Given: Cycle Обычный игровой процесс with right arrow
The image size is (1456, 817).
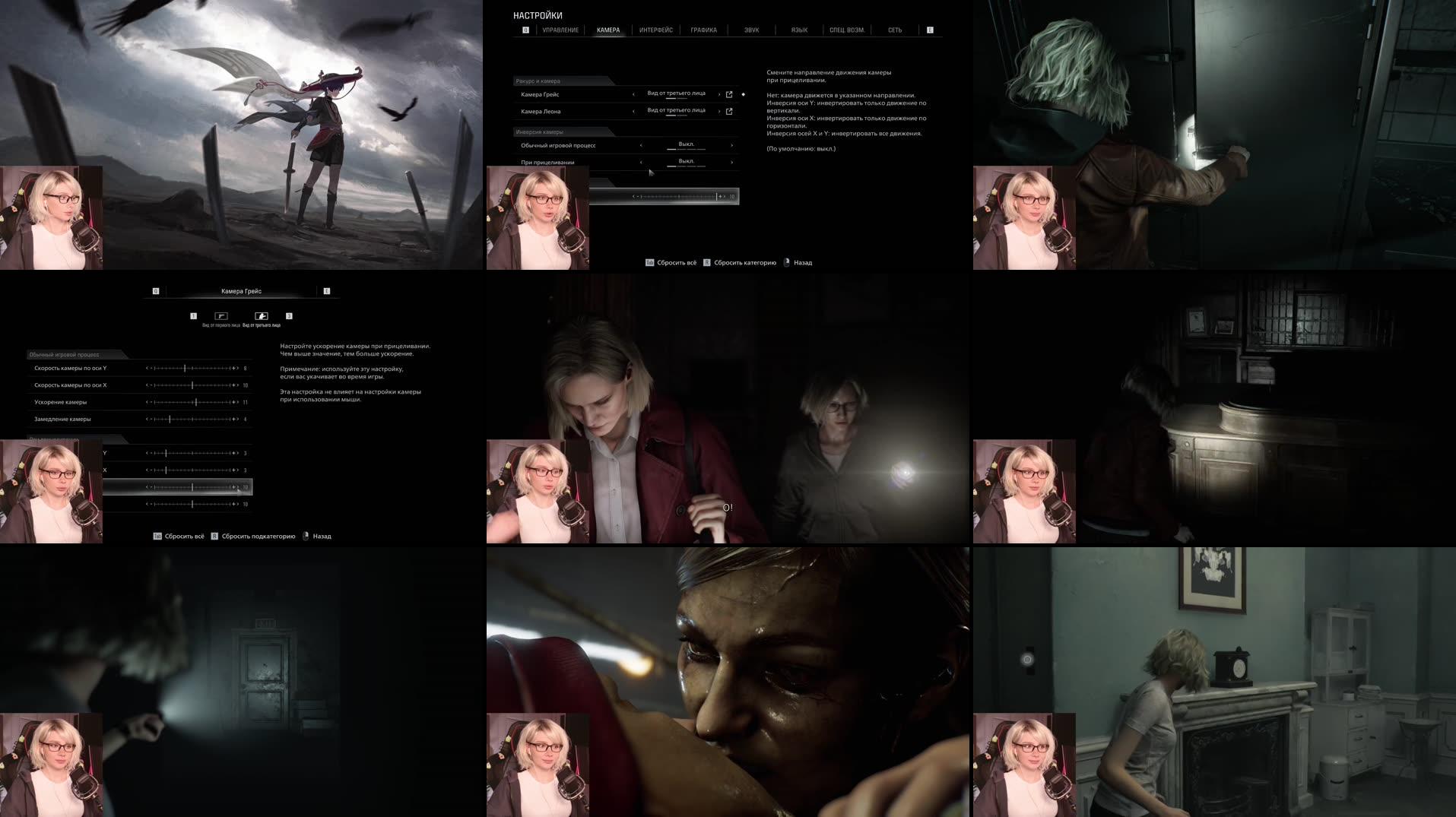Looking at the screenshot, I should tap(732, 145).
